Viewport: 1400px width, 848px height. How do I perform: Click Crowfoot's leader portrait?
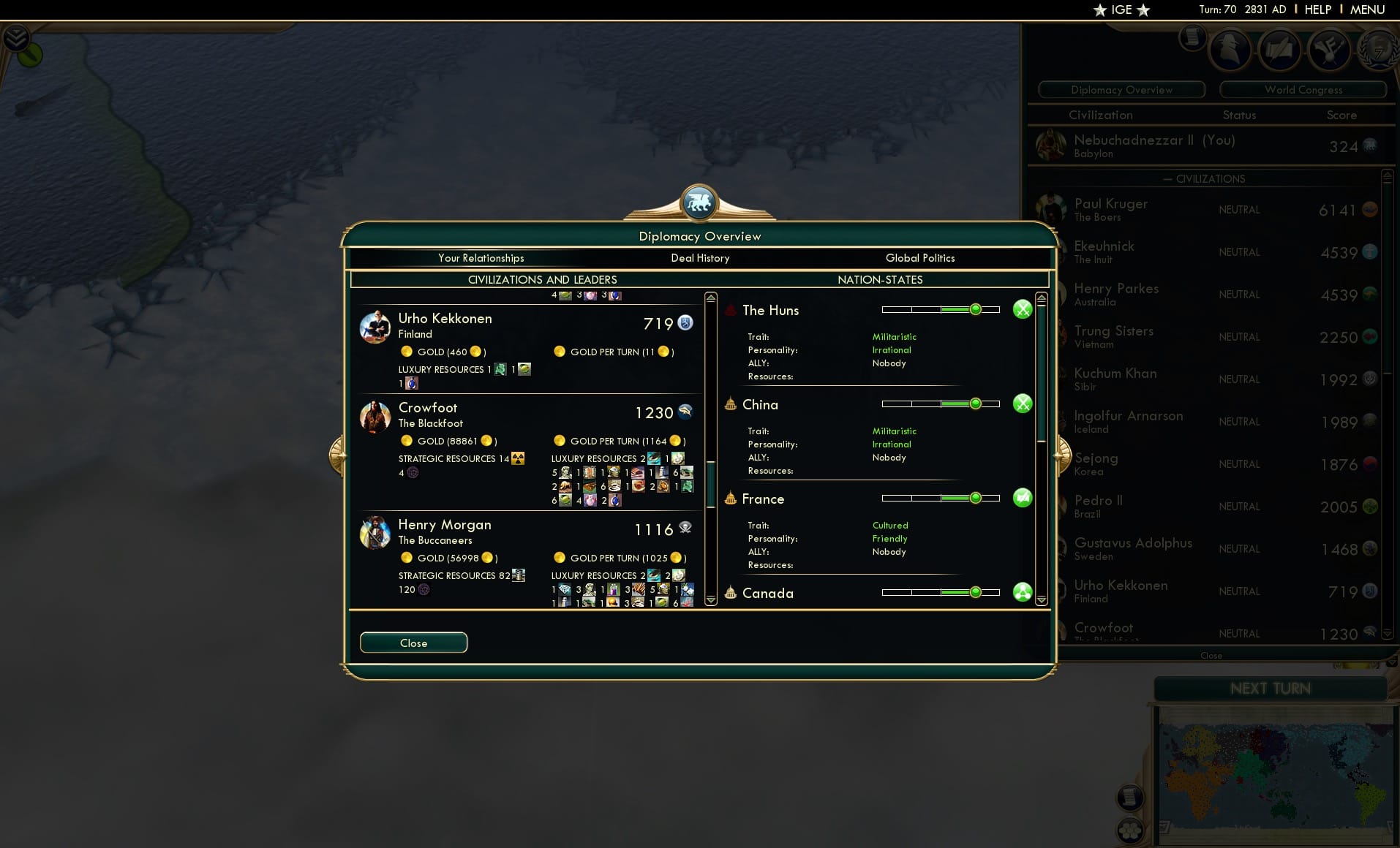tap(375, 417)
